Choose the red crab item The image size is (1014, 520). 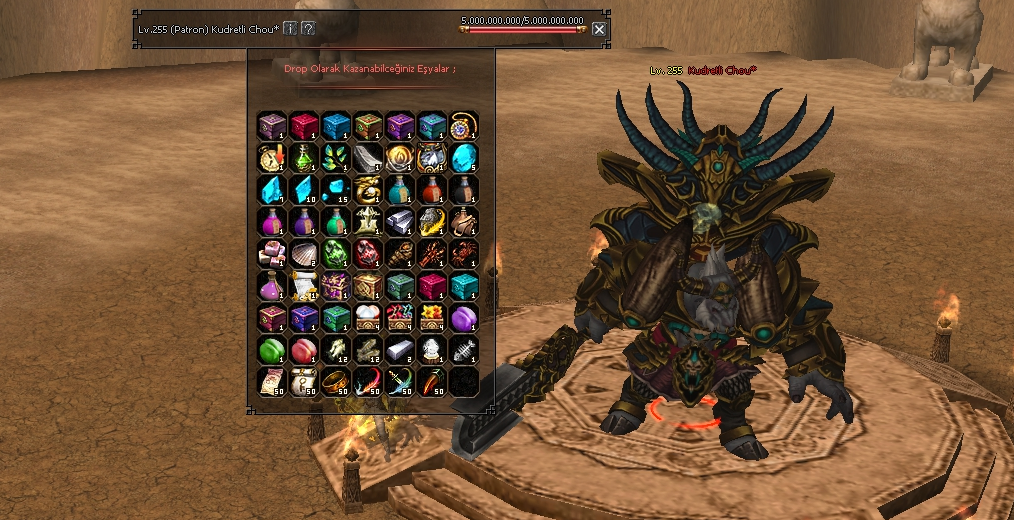pyautogui.click(x=464, y=253)
